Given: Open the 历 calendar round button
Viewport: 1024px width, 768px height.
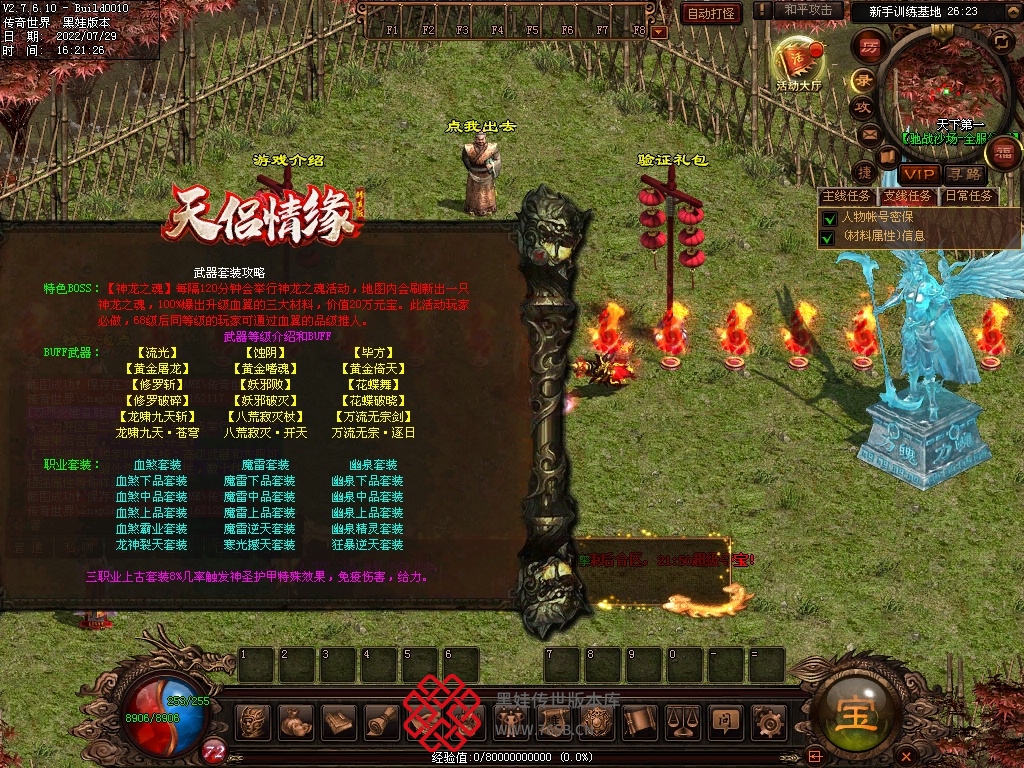Looking at the screenshot, I should pos(870,46).
